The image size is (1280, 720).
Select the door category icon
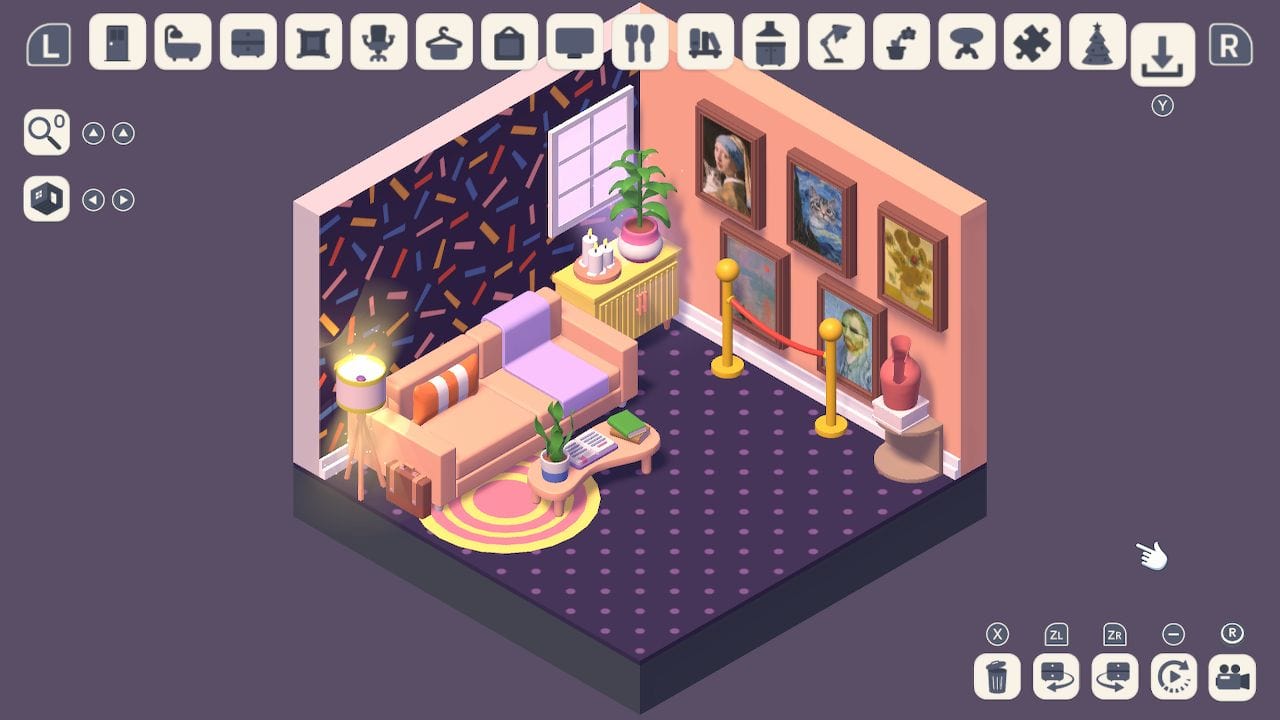click(x=116, y=44)
